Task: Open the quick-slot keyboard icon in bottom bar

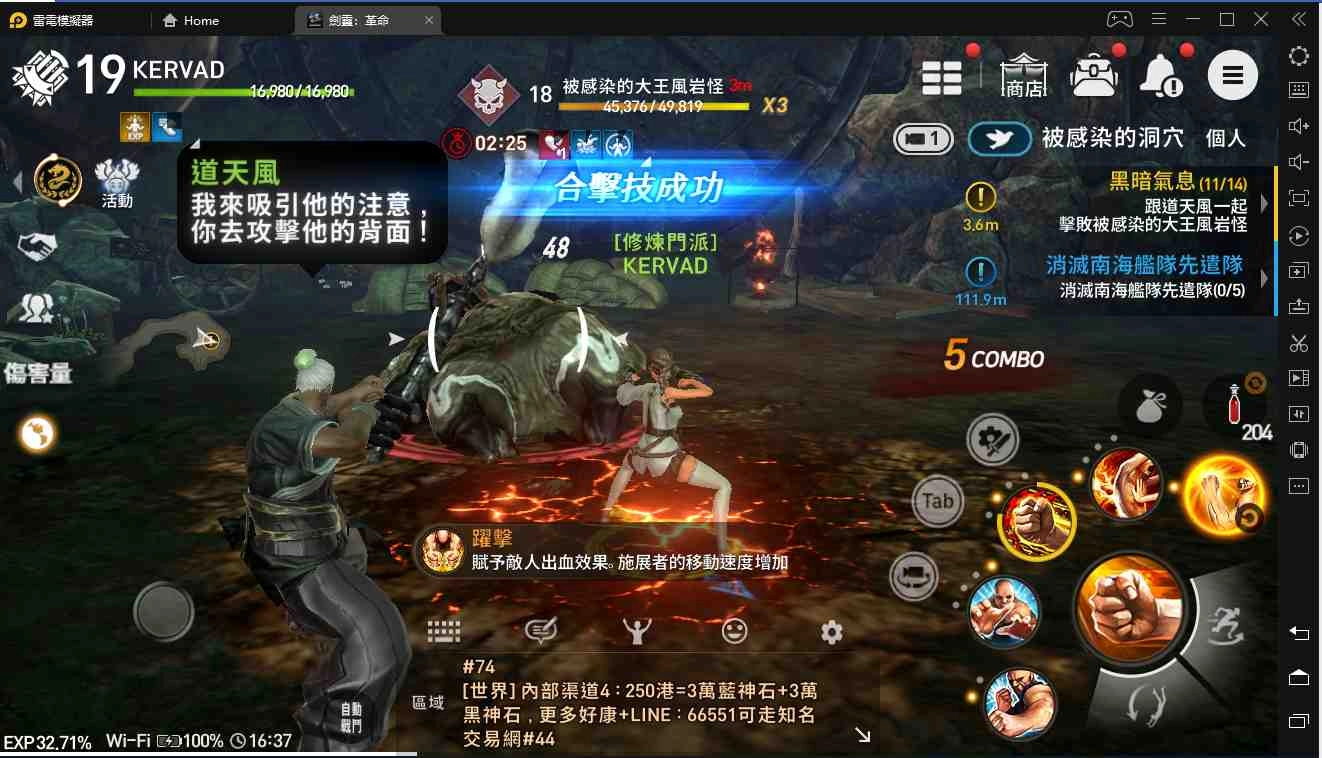Action: (443, 630)
